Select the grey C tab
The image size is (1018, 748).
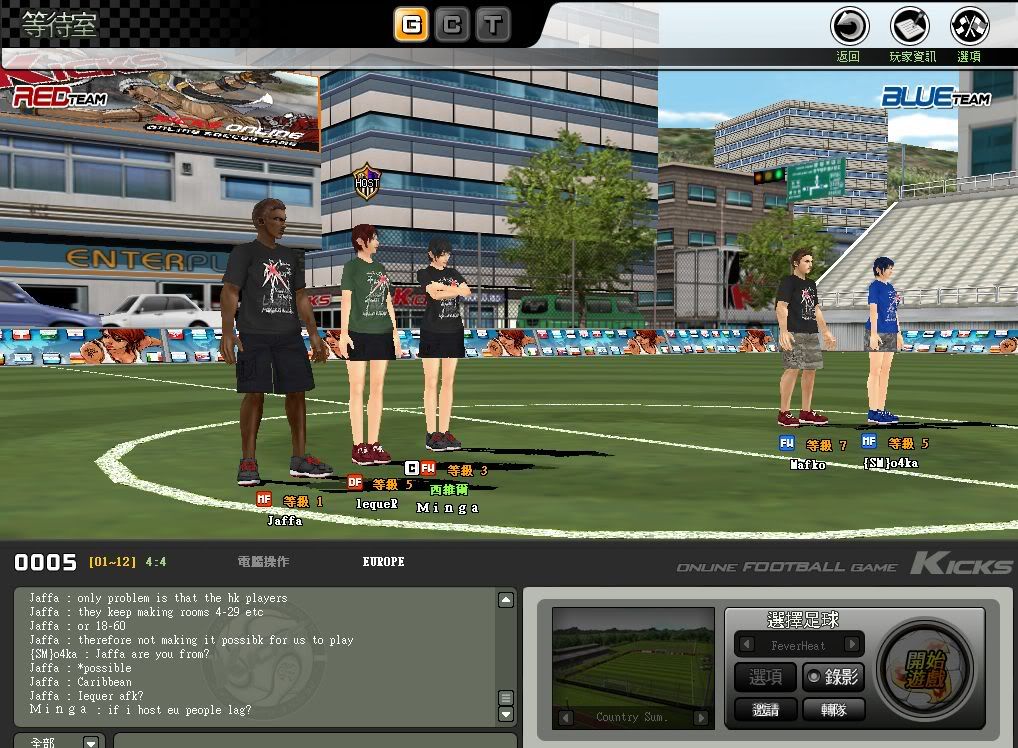pos(452,24)
